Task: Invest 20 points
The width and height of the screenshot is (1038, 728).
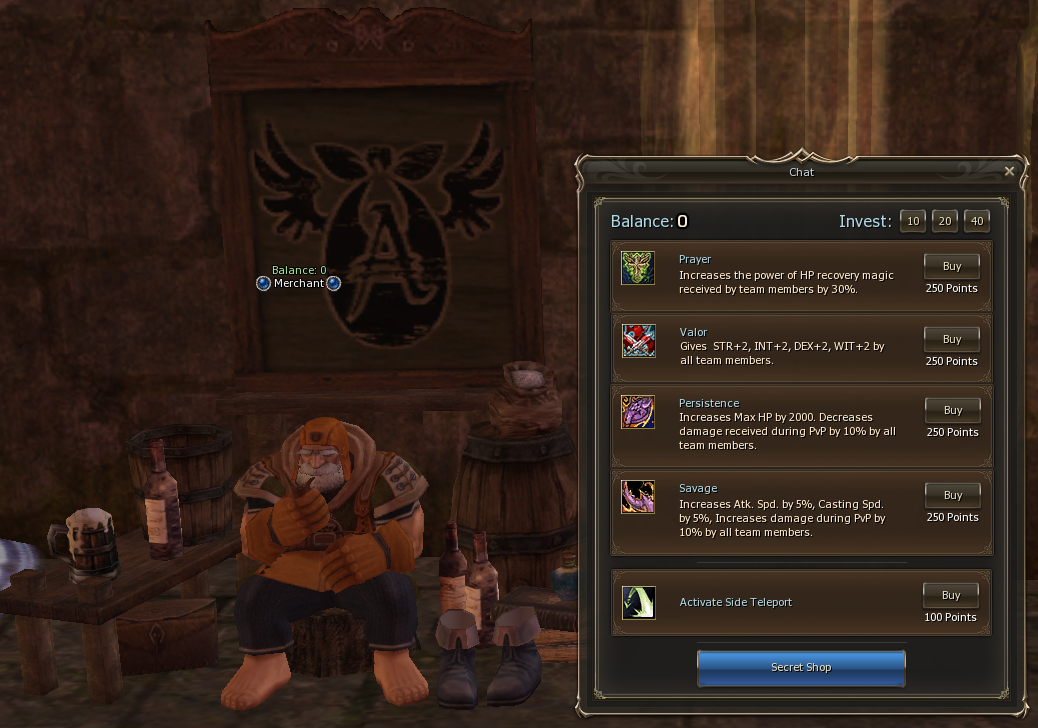Action: [x=944, y=221]
